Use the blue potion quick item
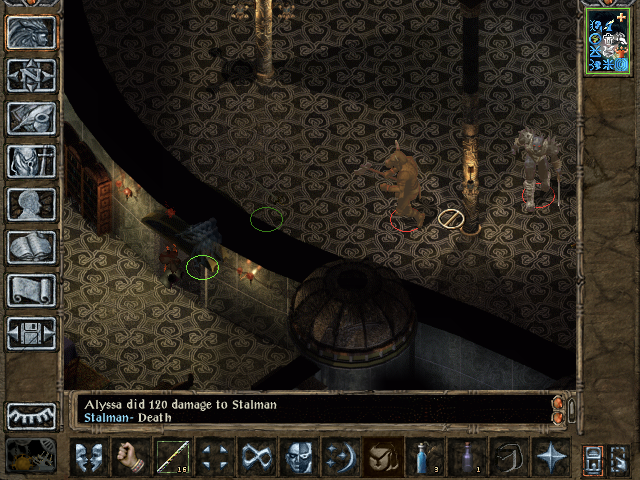 pyautogui.click(x=425, y=457)
